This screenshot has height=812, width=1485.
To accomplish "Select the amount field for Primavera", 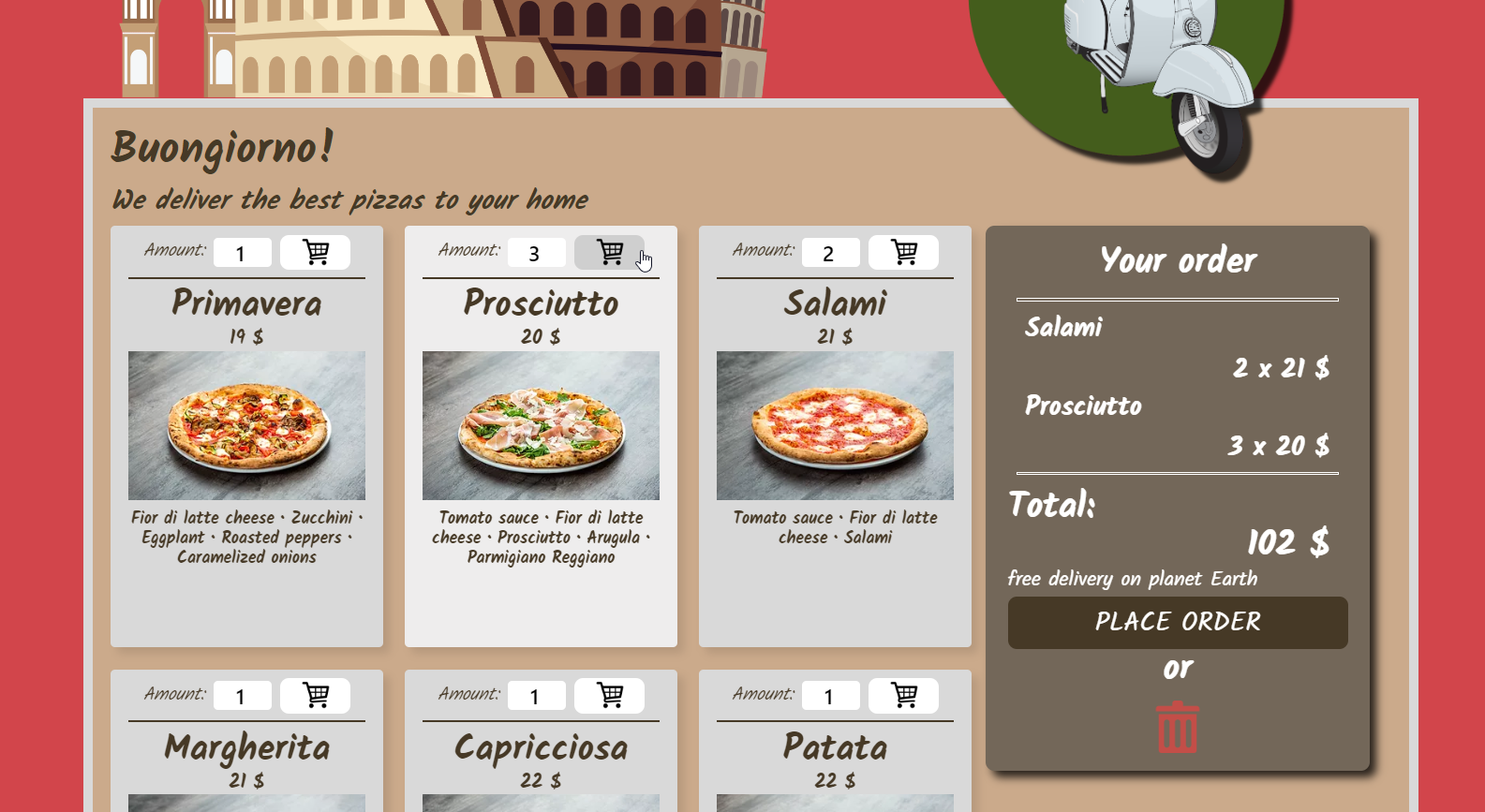I will (242, 252).
